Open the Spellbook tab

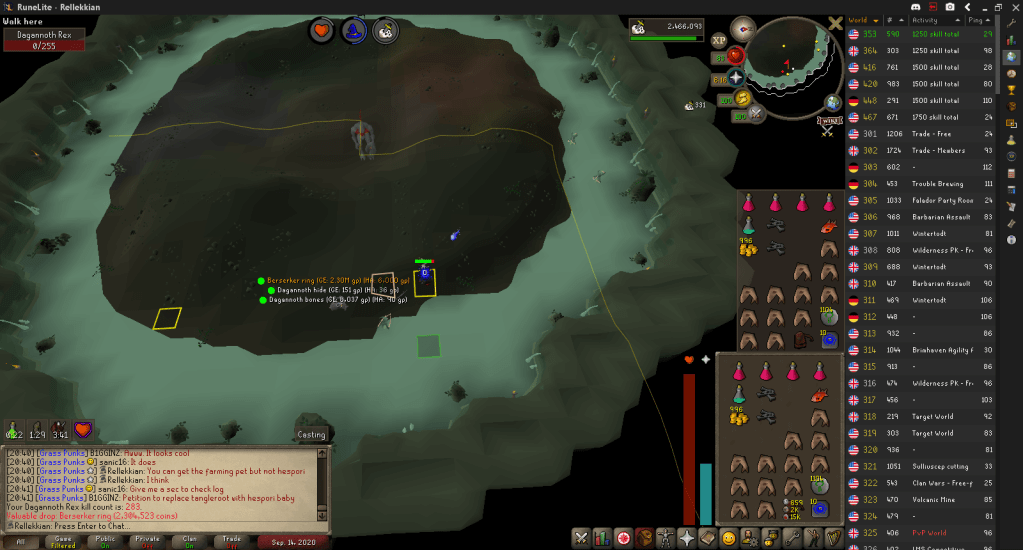click(708, 538)
